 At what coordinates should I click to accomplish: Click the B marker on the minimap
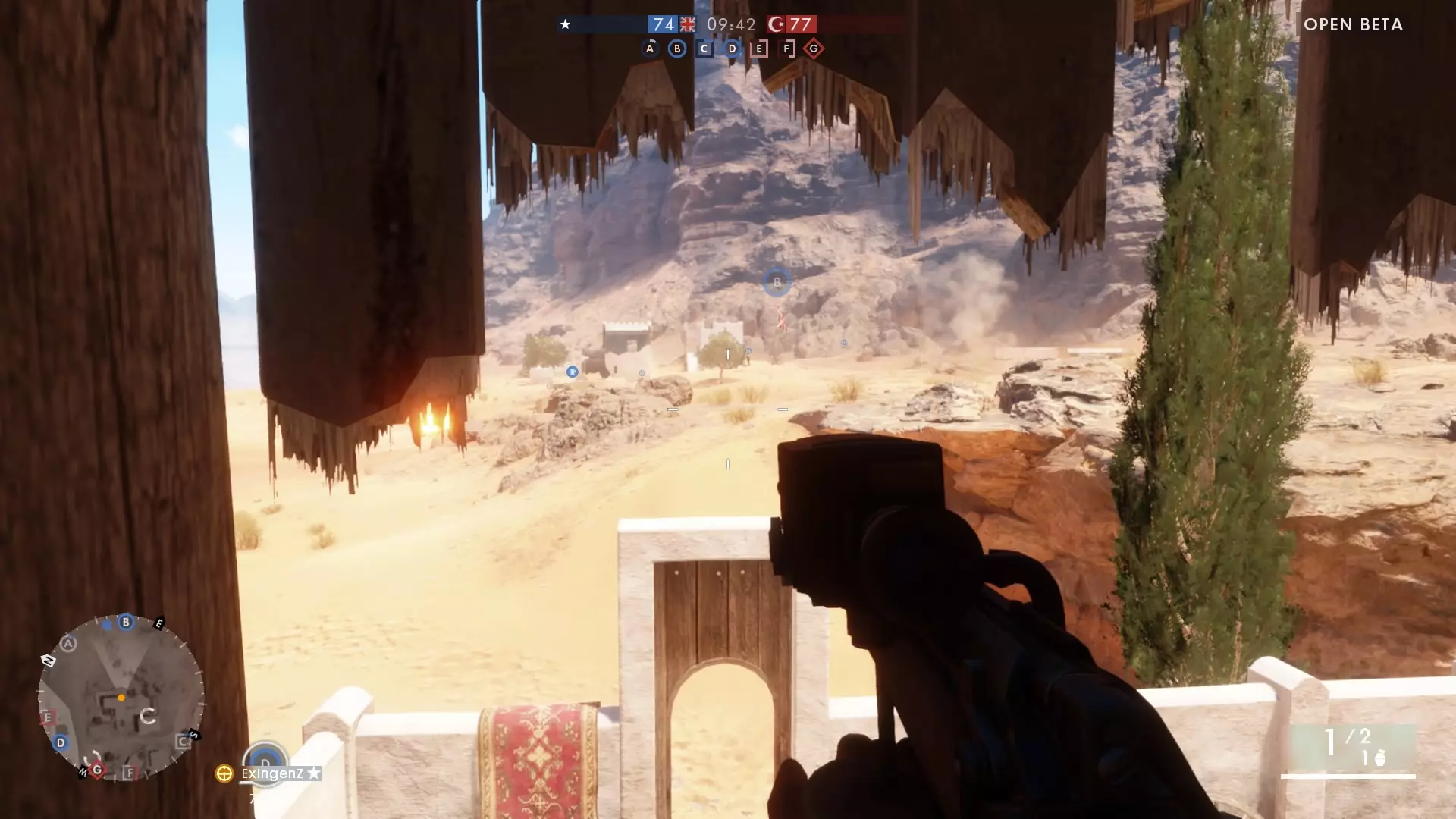coord(126,623)
